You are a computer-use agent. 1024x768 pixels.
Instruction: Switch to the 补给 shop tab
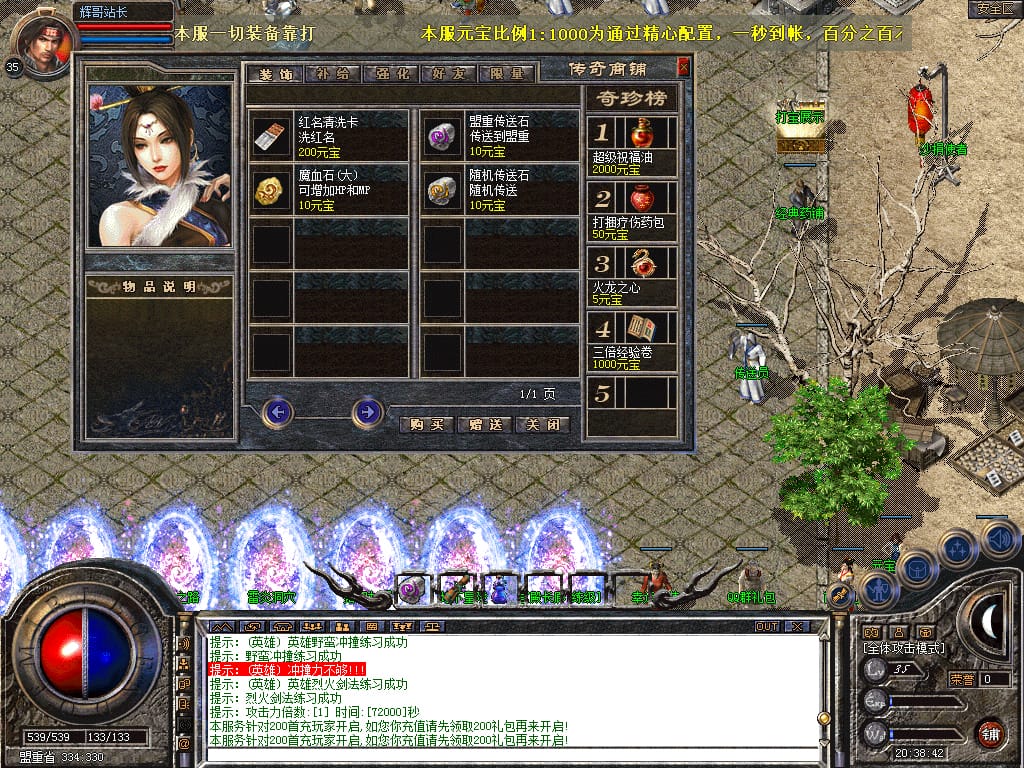click(x=331, y=74)
